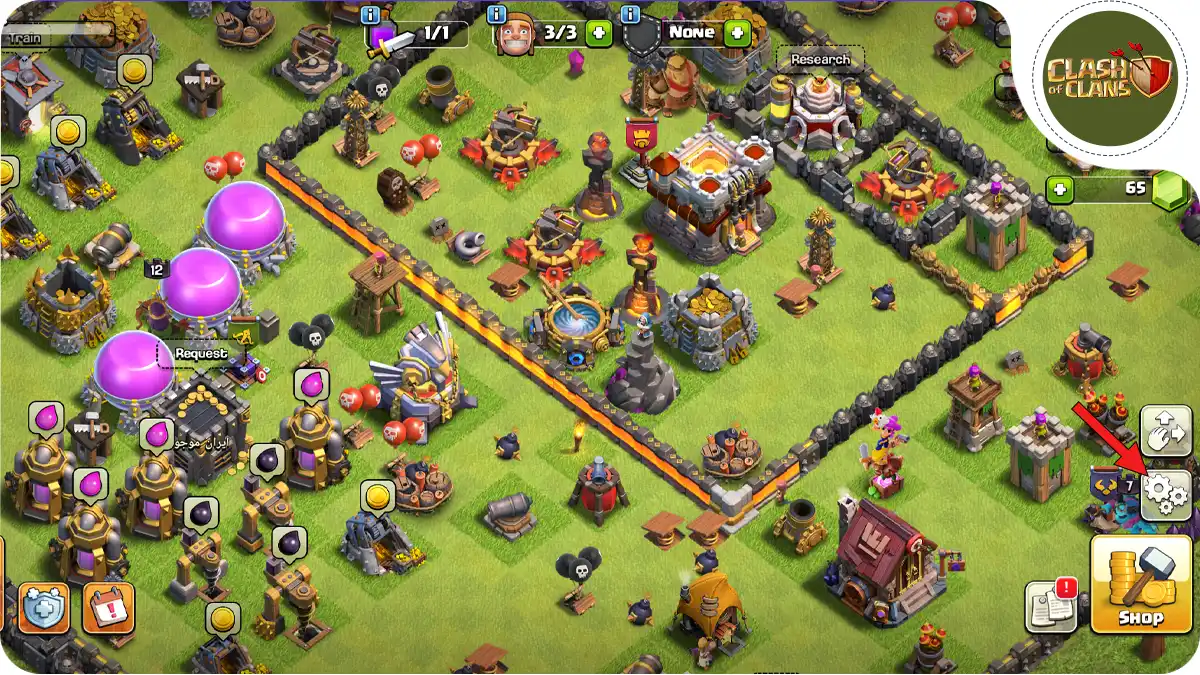This screenshot has height=675, width=1200.
Task: Open the news papers with red alert
Action: point(1050,606)
